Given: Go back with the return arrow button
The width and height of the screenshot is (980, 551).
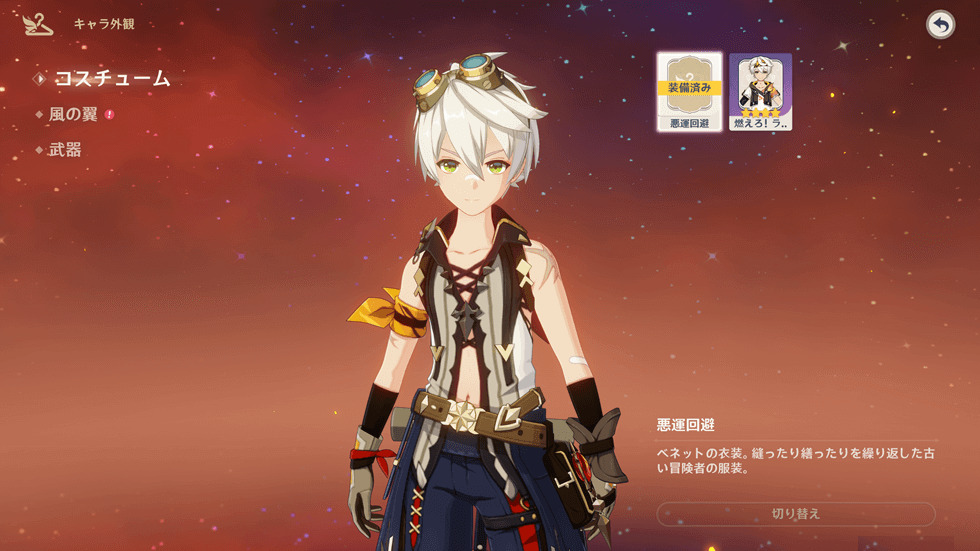Looking at the screenshot, I should coord(940,25).
